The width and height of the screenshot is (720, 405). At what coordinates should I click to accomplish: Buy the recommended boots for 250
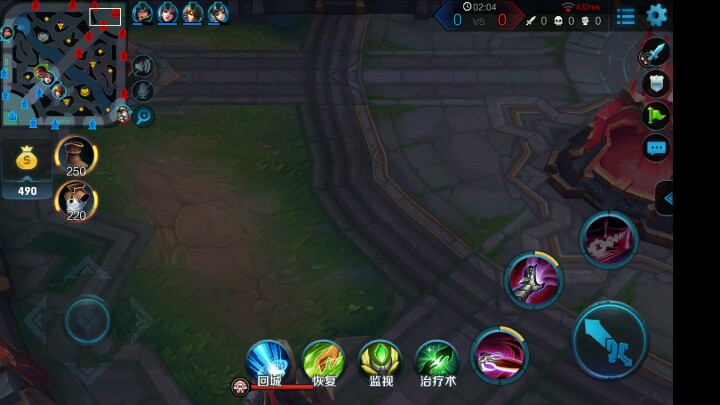point(76,156)
